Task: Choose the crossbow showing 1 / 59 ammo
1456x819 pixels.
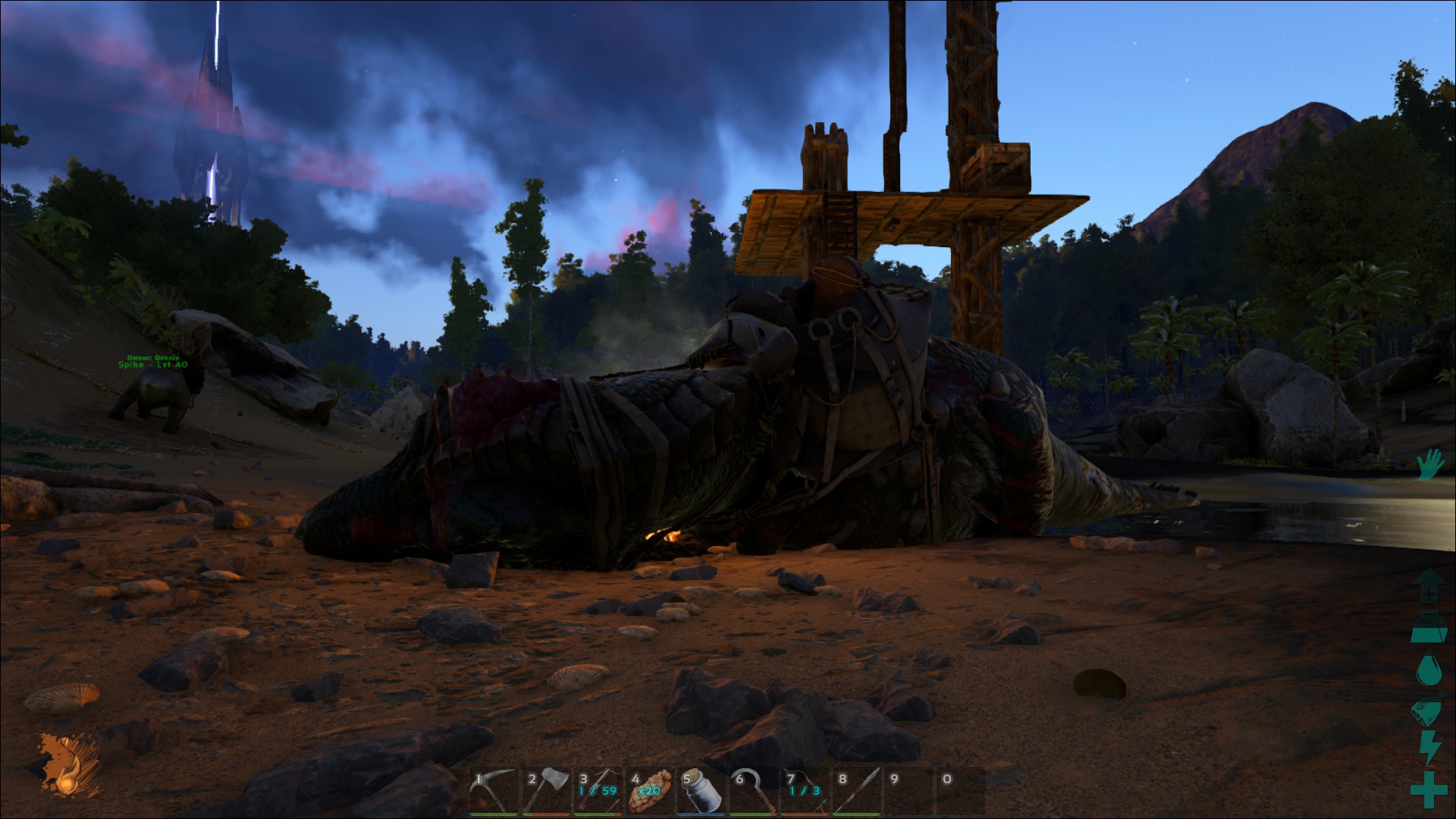Action: (598, 792)
